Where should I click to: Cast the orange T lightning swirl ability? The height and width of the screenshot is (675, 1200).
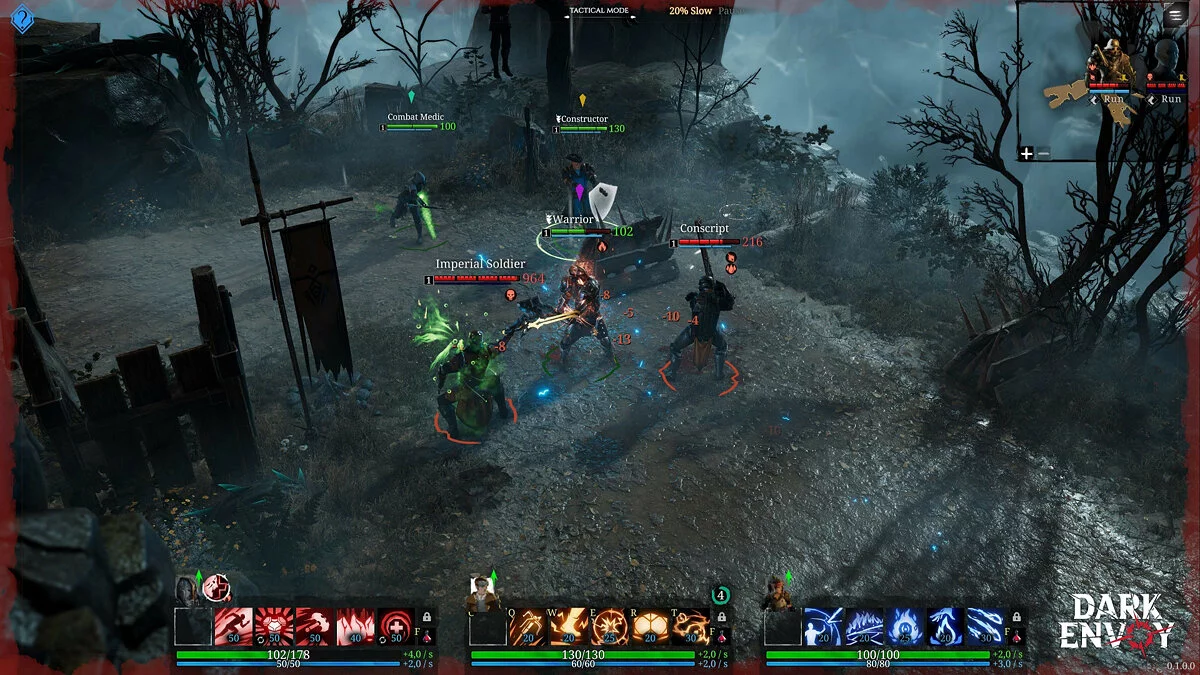coord(690,626)
